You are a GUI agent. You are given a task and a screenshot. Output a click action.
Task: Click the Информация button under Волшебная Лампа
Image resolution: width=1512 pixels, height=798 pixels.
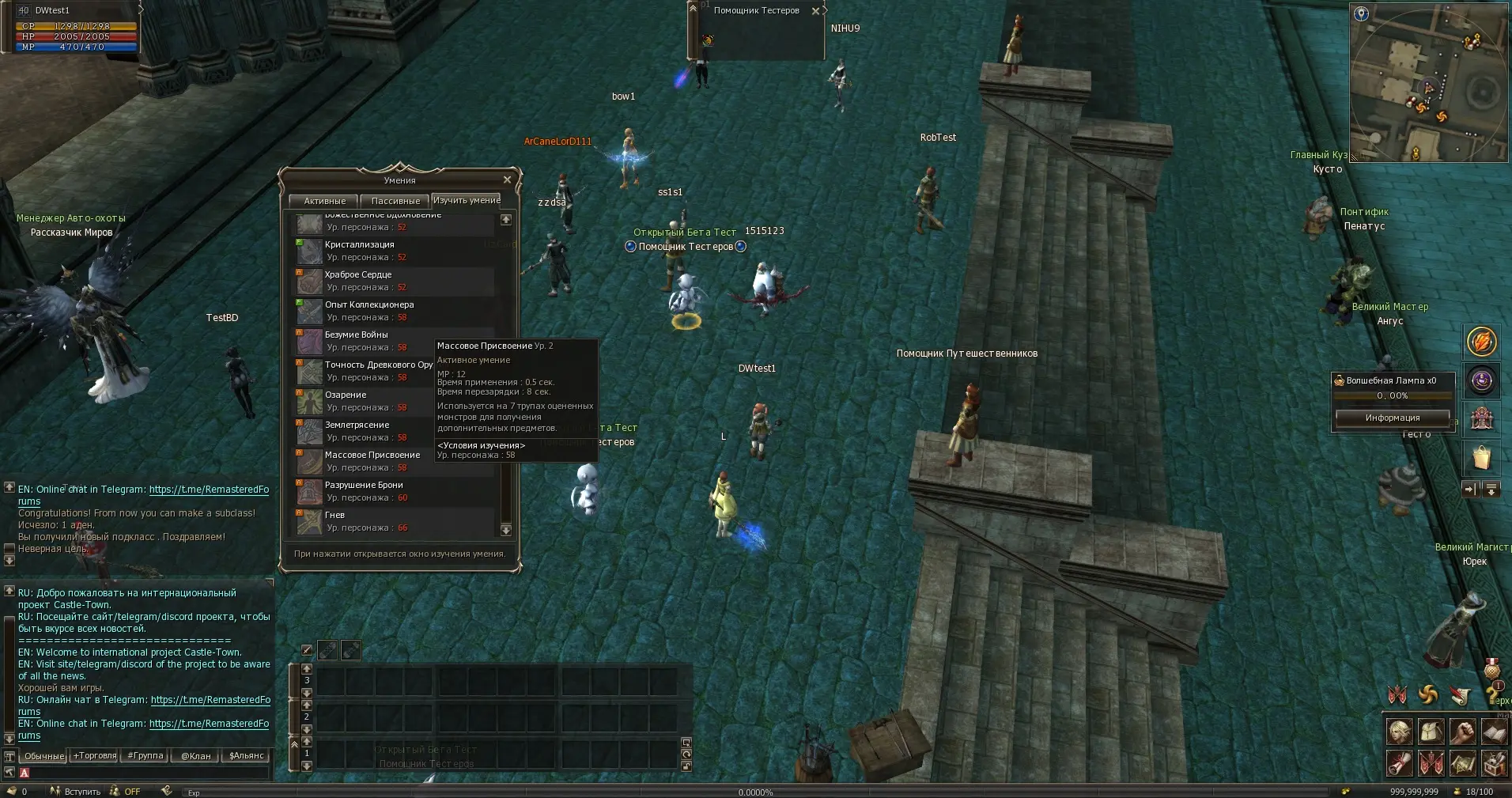(1392, 418)
